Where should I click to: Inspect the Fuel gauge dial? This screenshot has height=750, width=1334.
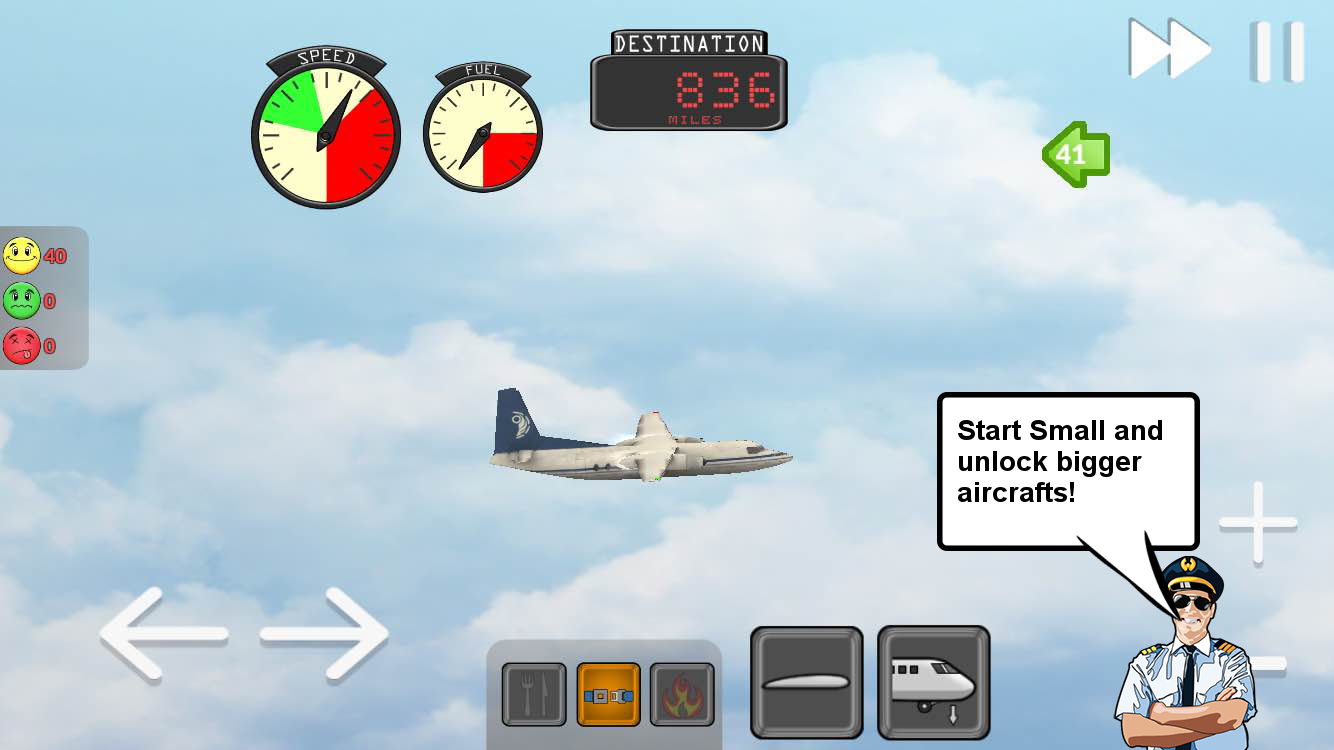pos(483,132)
